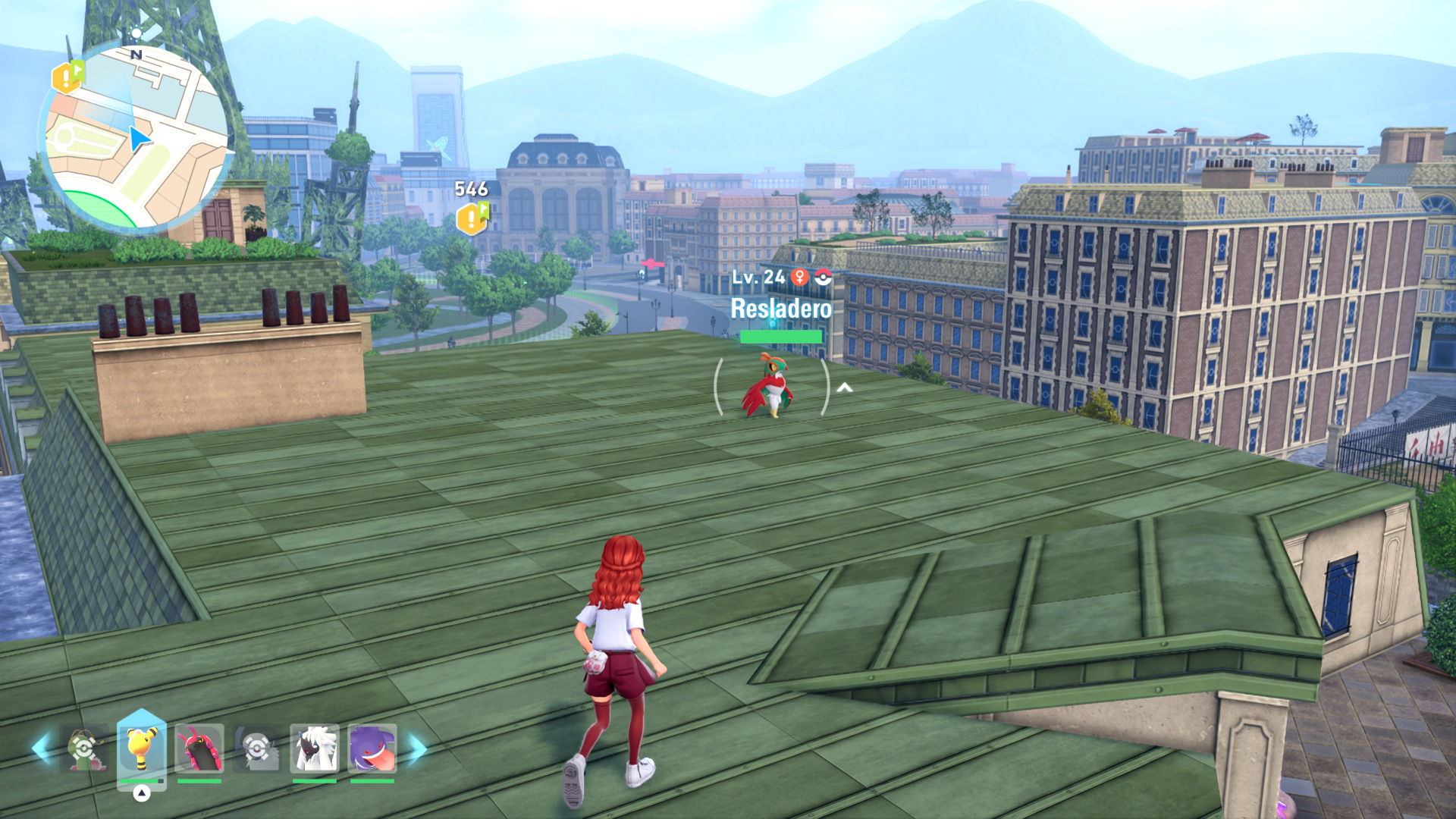Click the orange quest marker on the minimap
This screenshot has height=819, width=1456.
66,77
